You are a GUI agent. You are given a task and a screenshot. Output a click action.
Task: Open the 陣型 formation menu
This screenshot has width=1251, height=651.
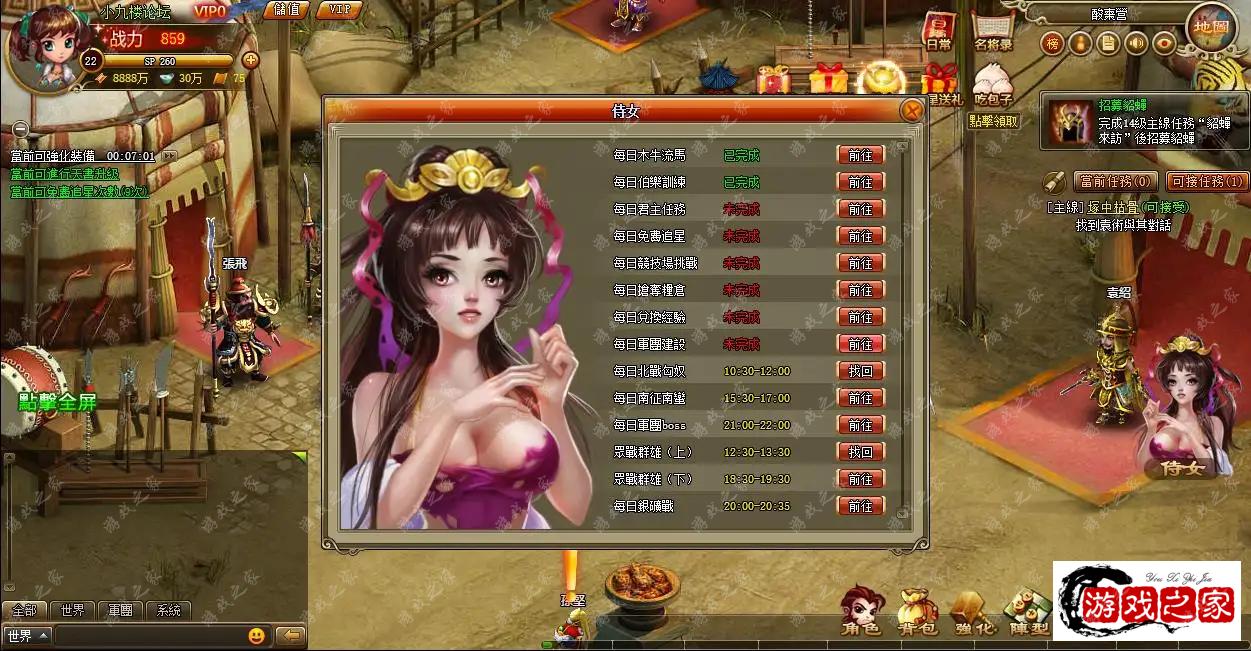[1028, 612]
